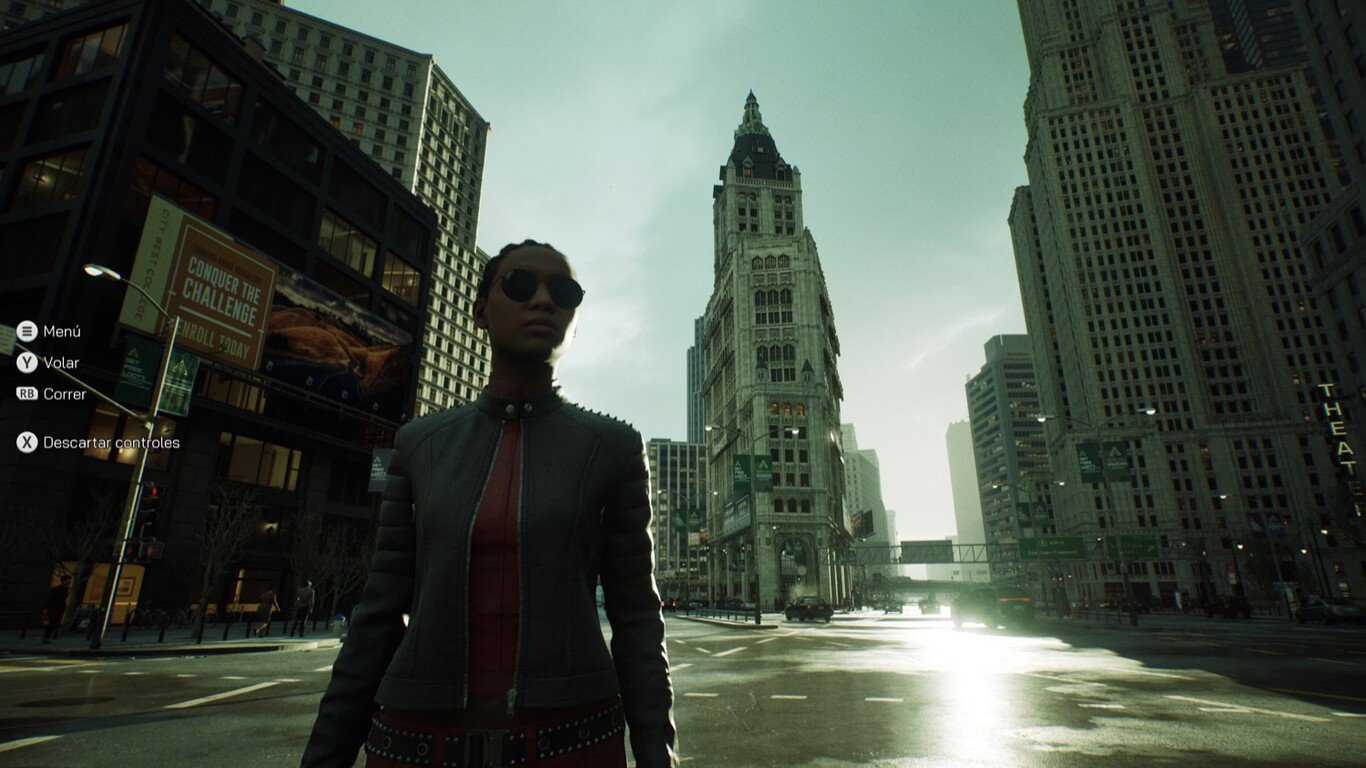Select the 'Correr' control label

tap(64, 393)
